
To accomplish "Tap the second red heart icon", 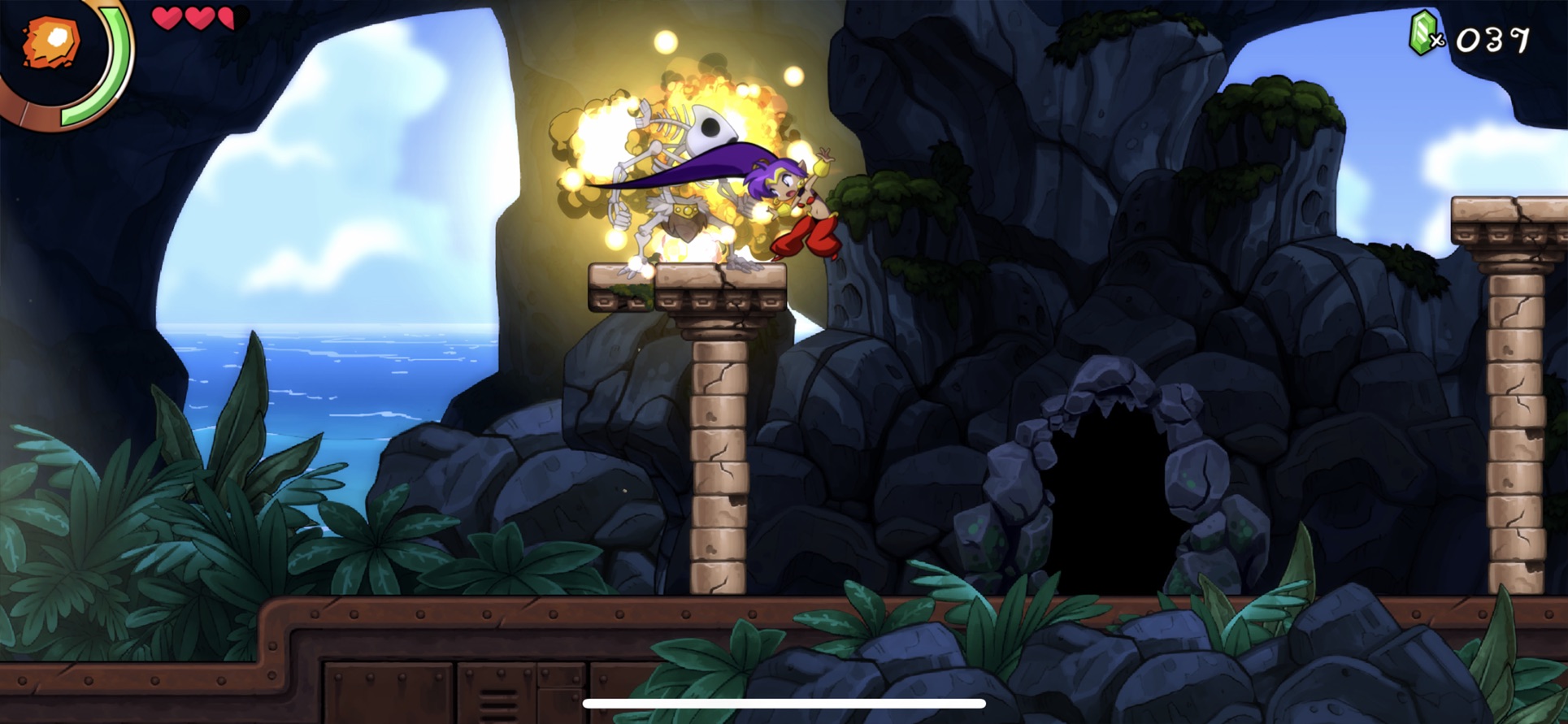I will click(200, 18).
